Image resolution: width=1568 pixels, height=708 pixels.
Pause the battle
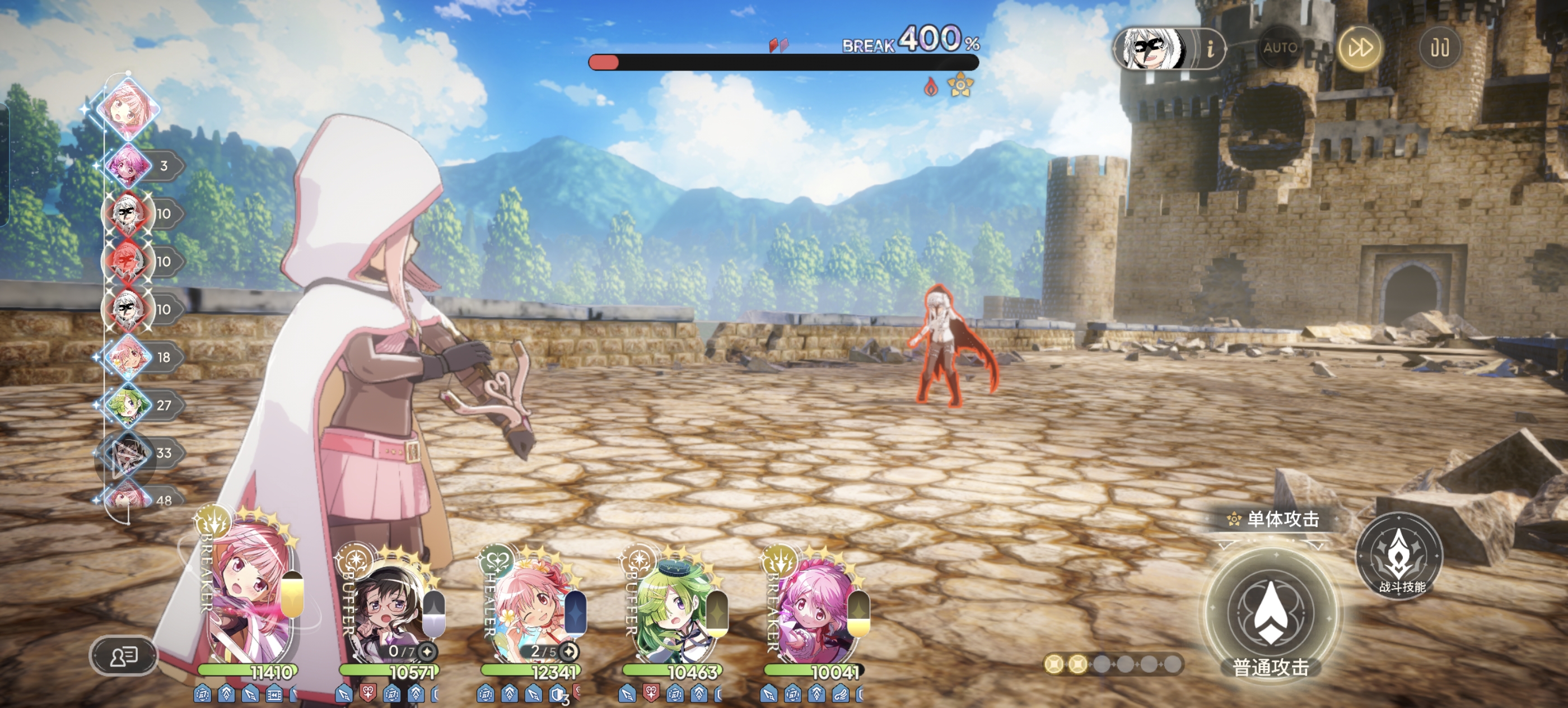click(x=1440, y=48)
